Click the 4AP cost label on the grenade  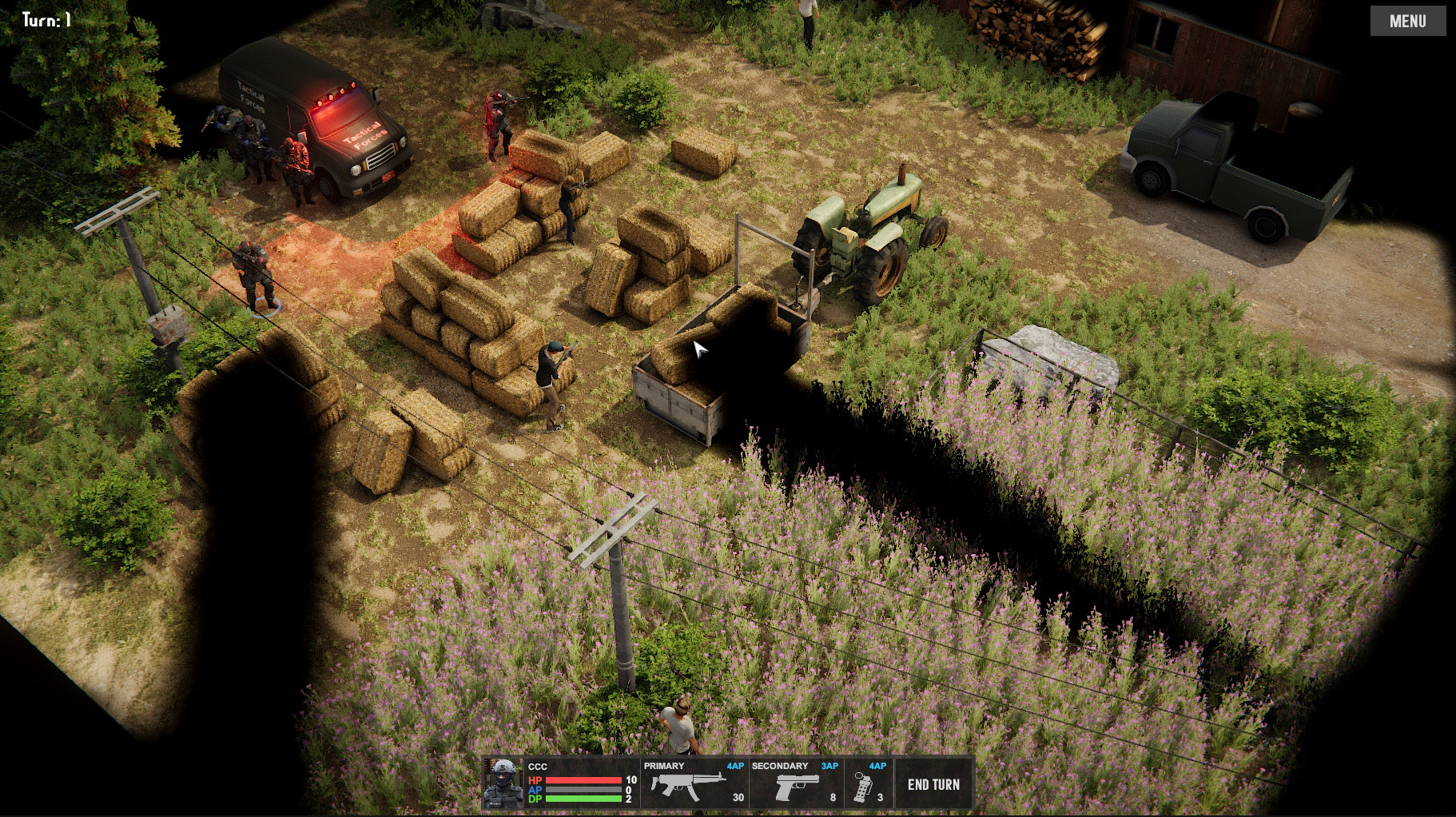pyautogui.click(x=877, y=766)
